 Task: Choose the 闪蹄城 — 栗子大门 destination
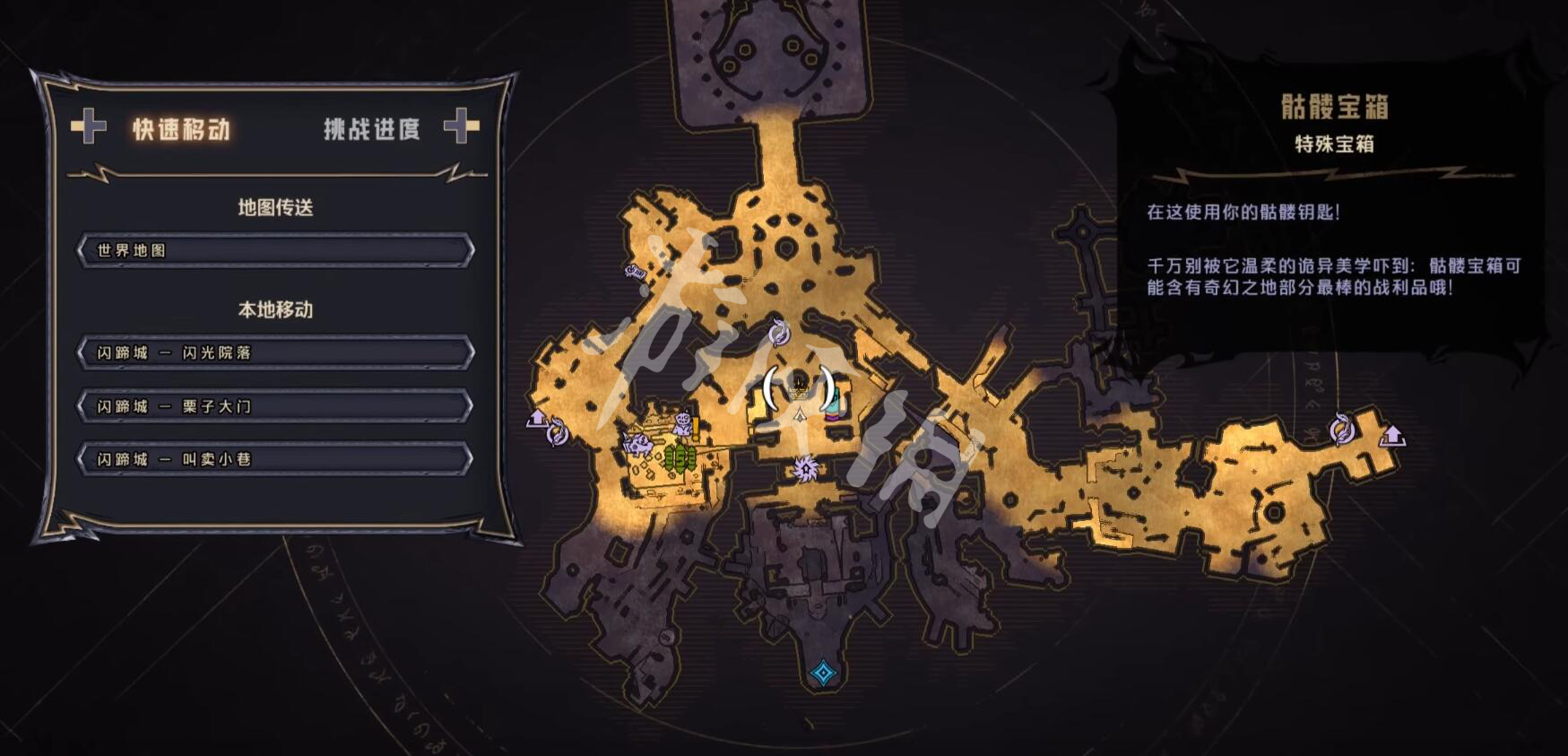click(275, 406)
